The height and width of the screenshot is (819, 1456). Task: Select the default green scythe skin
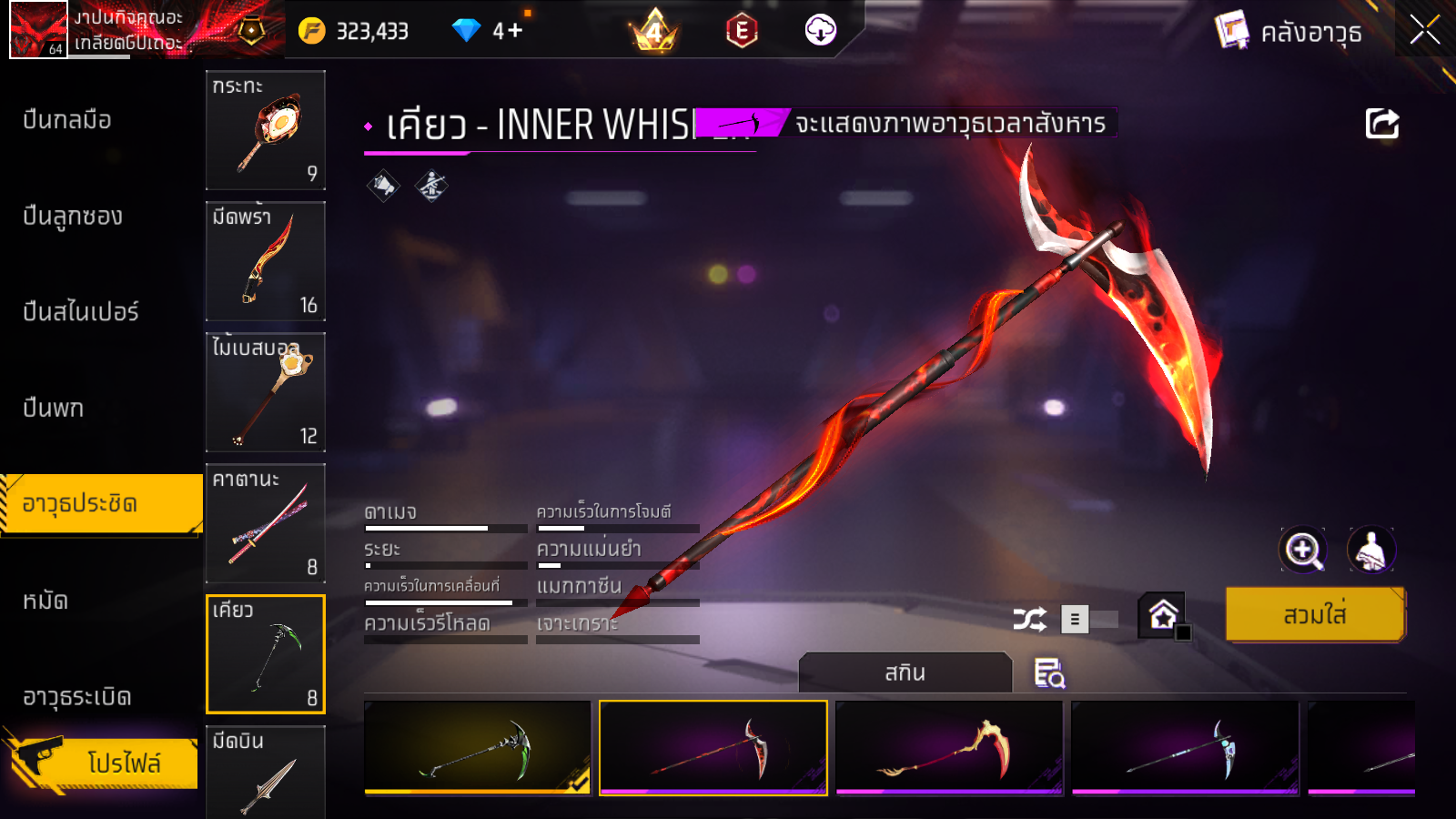478,747
